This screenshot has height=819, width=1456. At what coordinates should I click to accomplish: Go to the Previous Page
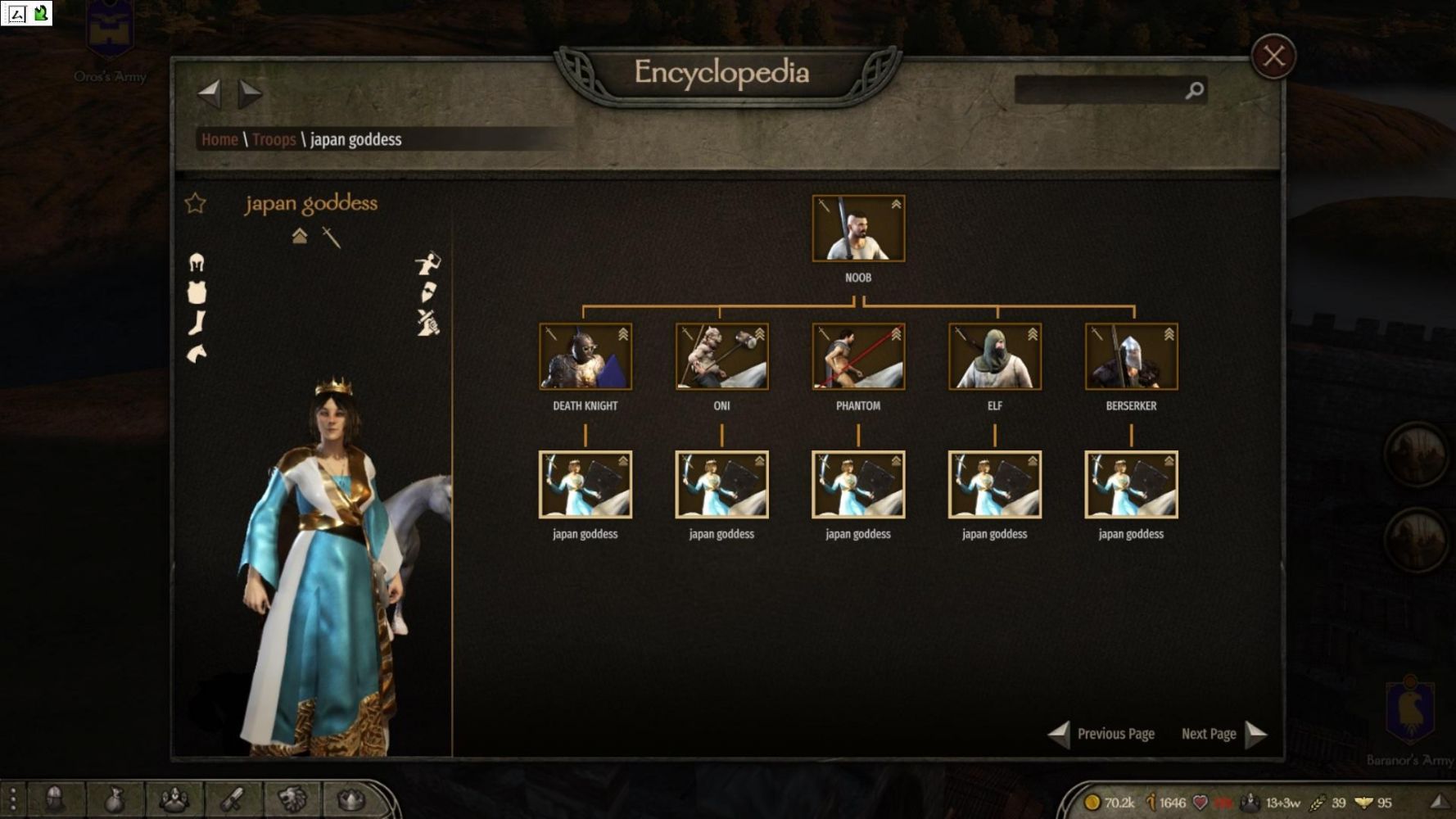[x=1102, y=734]
